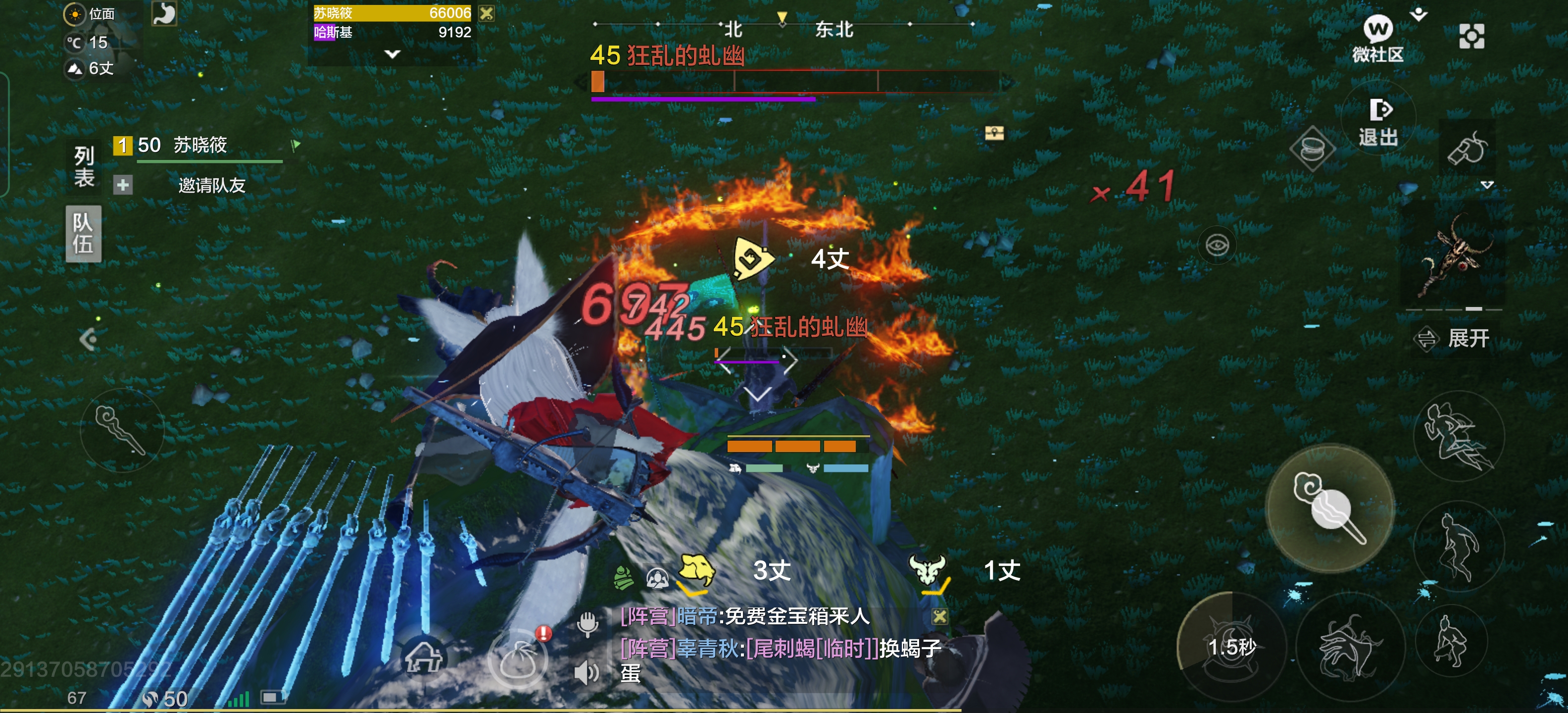Toggle the microphone voice input

[x=588, y=624]
